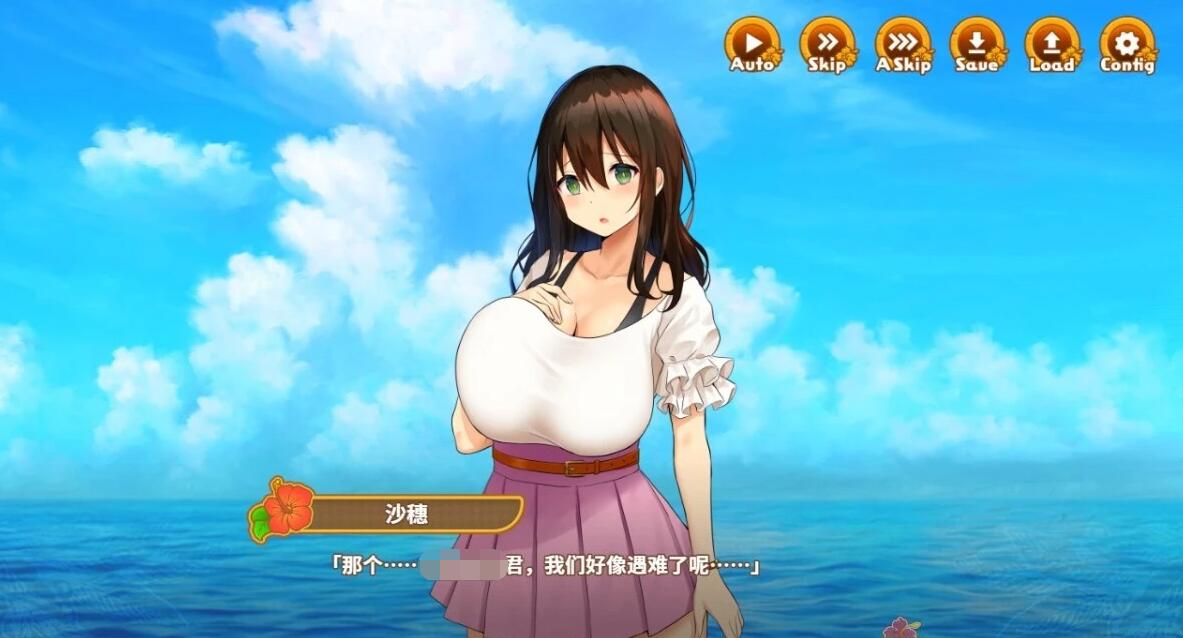Turn on ASkip fast-forward
The height and width of the screenshot is (638, 1183).
click(903, 45)
